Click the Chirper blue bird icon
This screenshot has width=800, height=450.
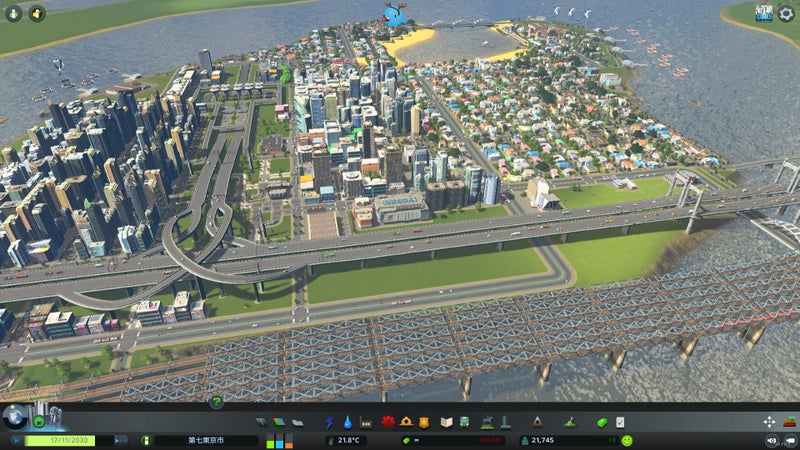[396, 15]
